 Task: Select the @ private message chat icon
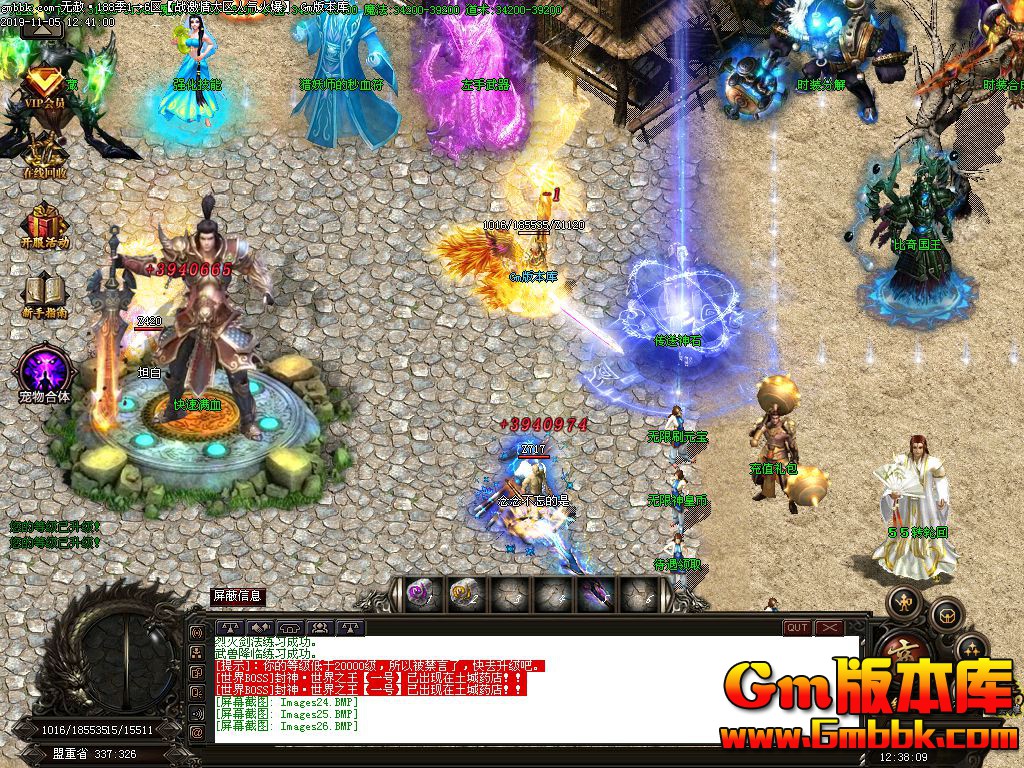197,732
